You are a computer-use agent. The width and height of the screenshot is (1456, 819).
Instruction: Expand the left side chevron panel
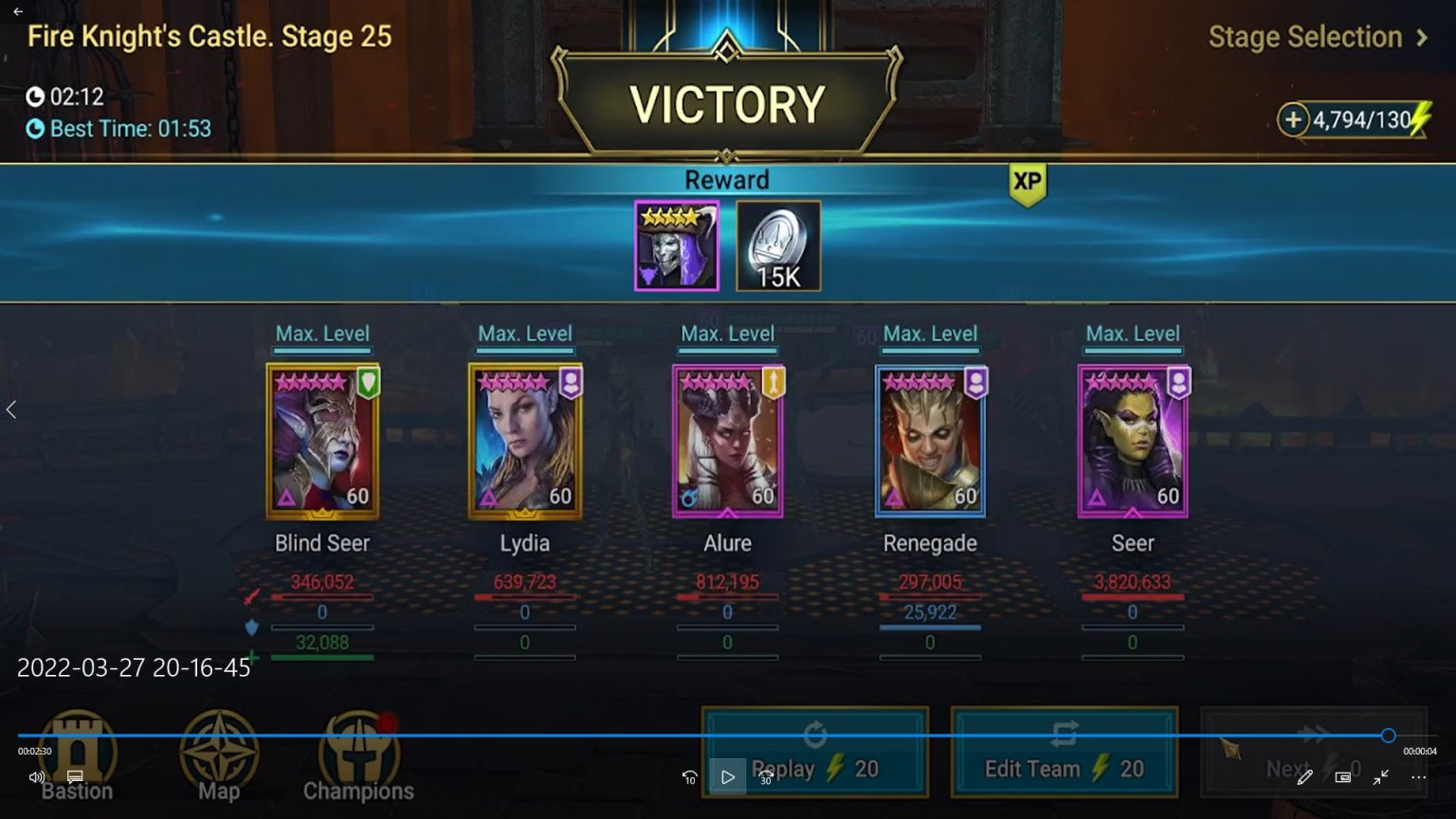click(11, 409)
